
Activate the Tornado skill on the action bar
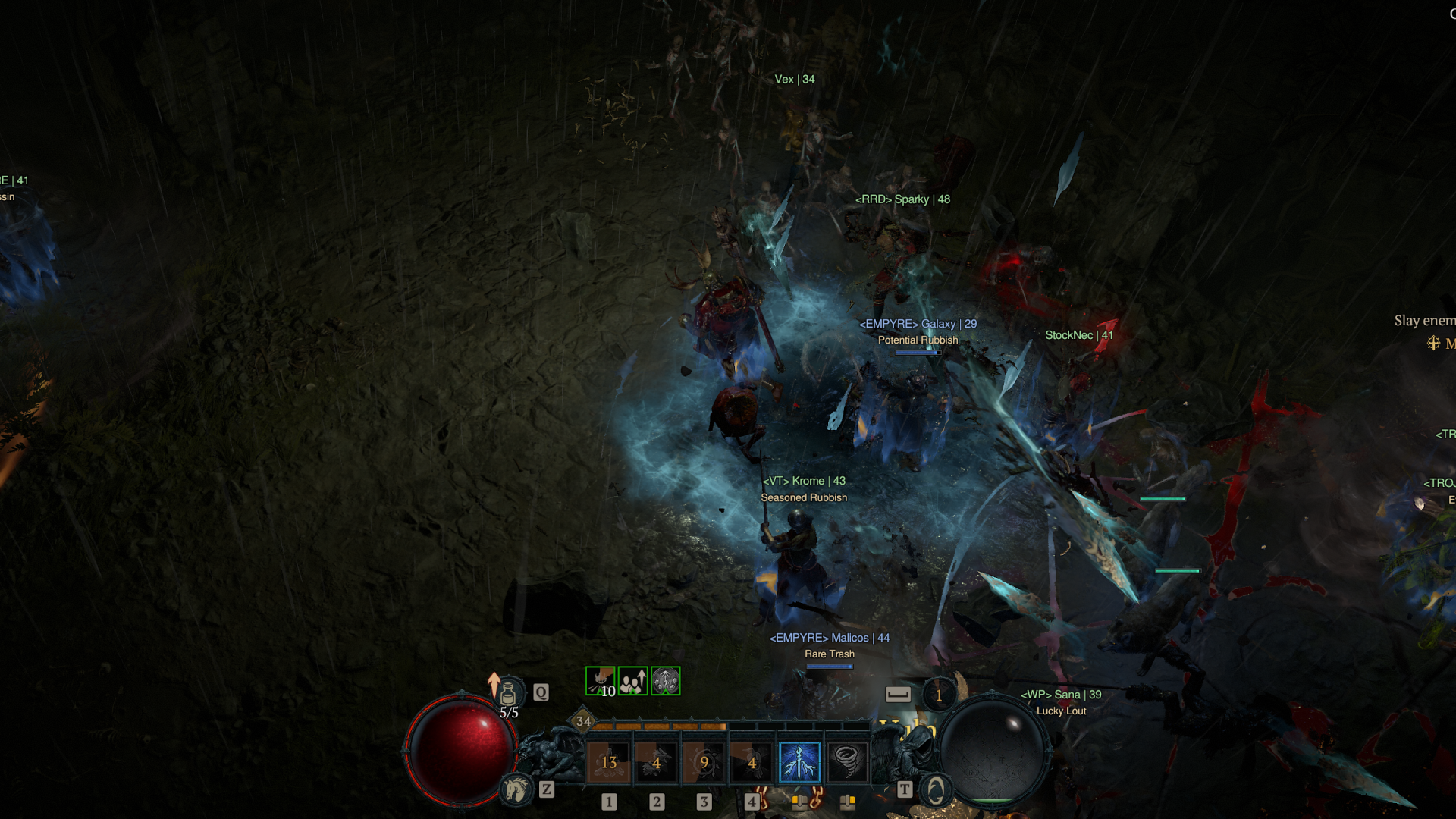click(x=846, y=761)
